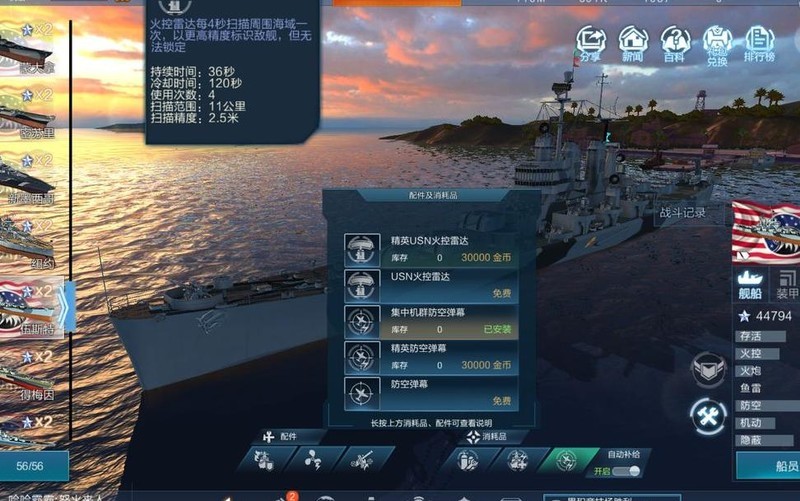Select the propeller accessory slot
The image size is (800, 501).
pos(314,459)
